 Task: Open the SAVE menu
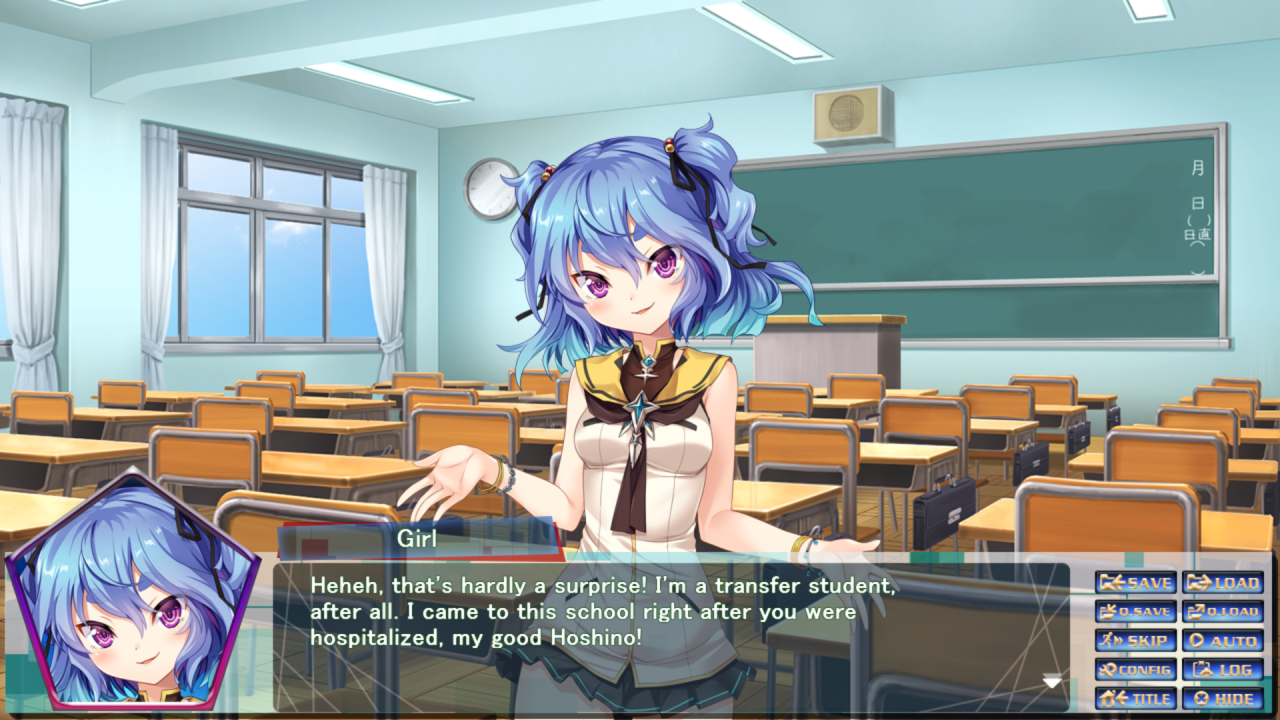point(1136,583)
